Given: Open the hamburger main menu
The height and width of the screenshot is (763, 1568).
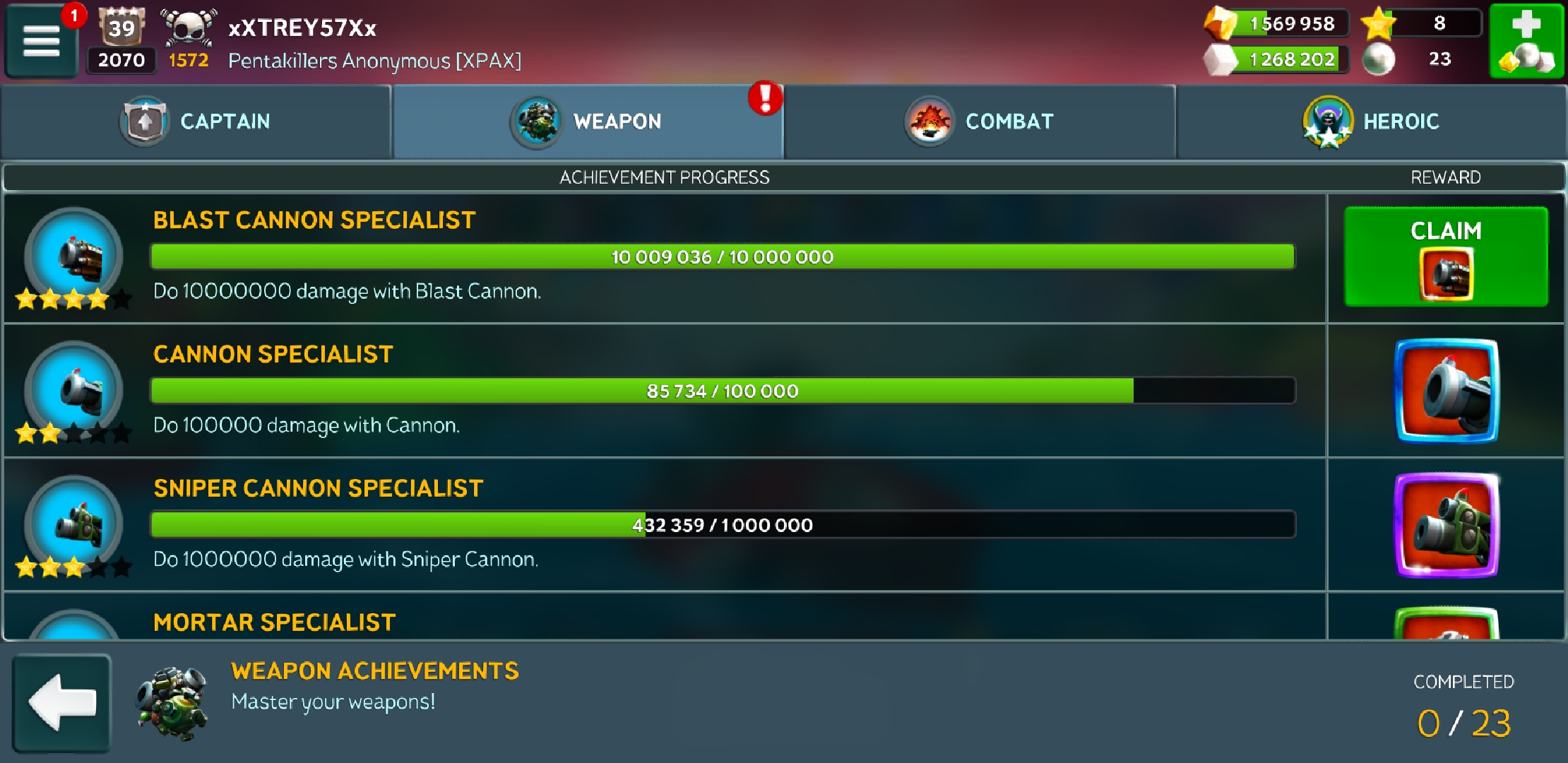Looking at the screenshot, I should coord(41,41).
